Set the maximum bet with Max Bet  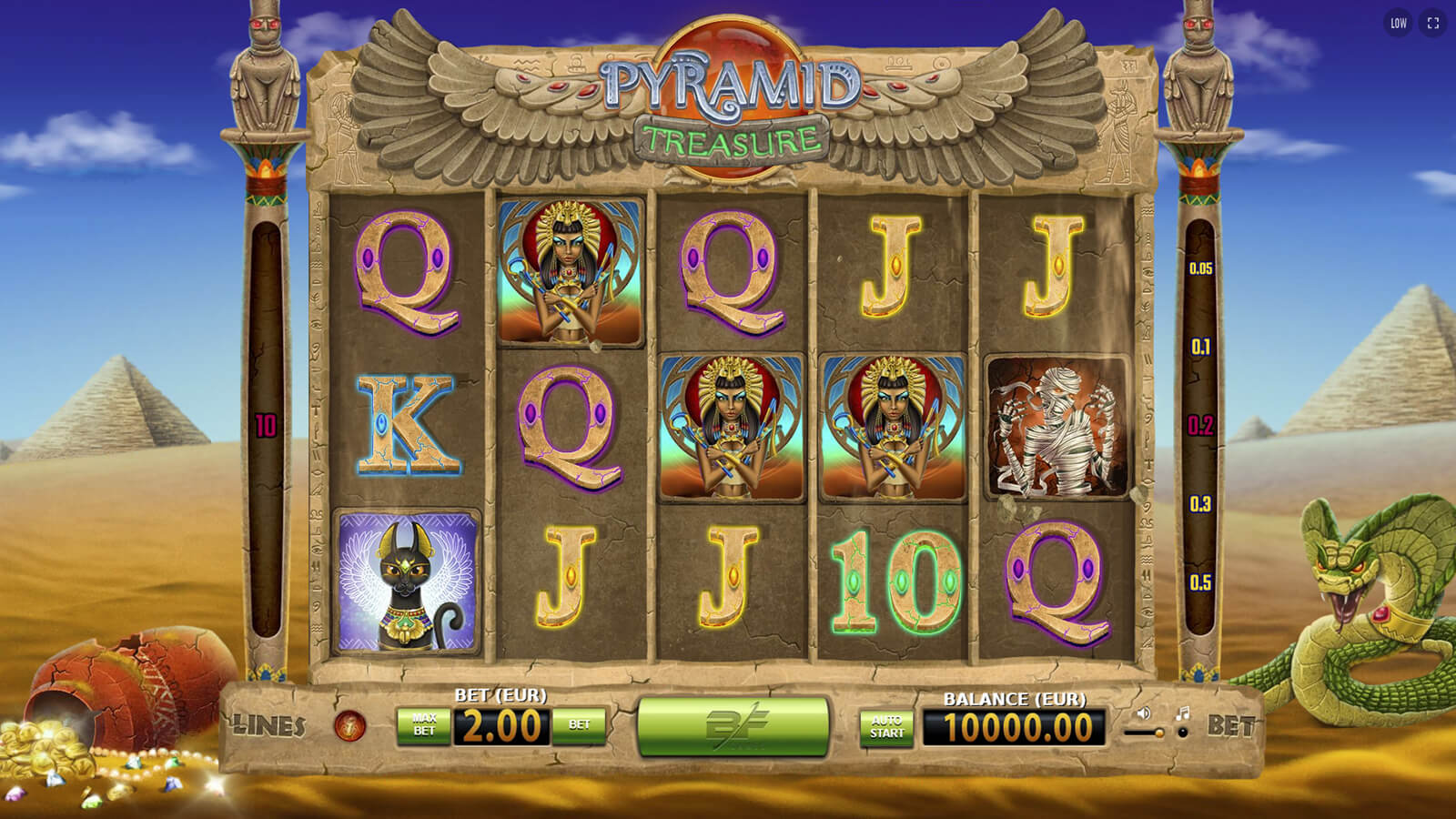tap(424, 725)
